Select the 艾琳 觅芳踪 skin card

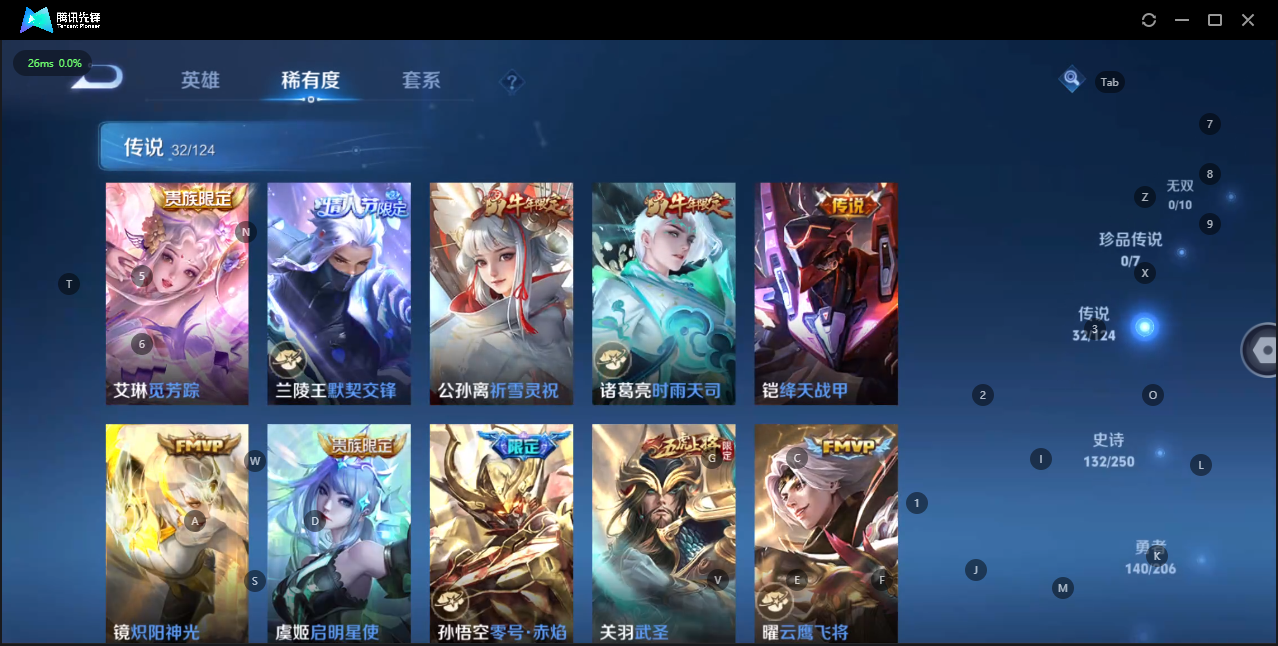click(177, 293)
